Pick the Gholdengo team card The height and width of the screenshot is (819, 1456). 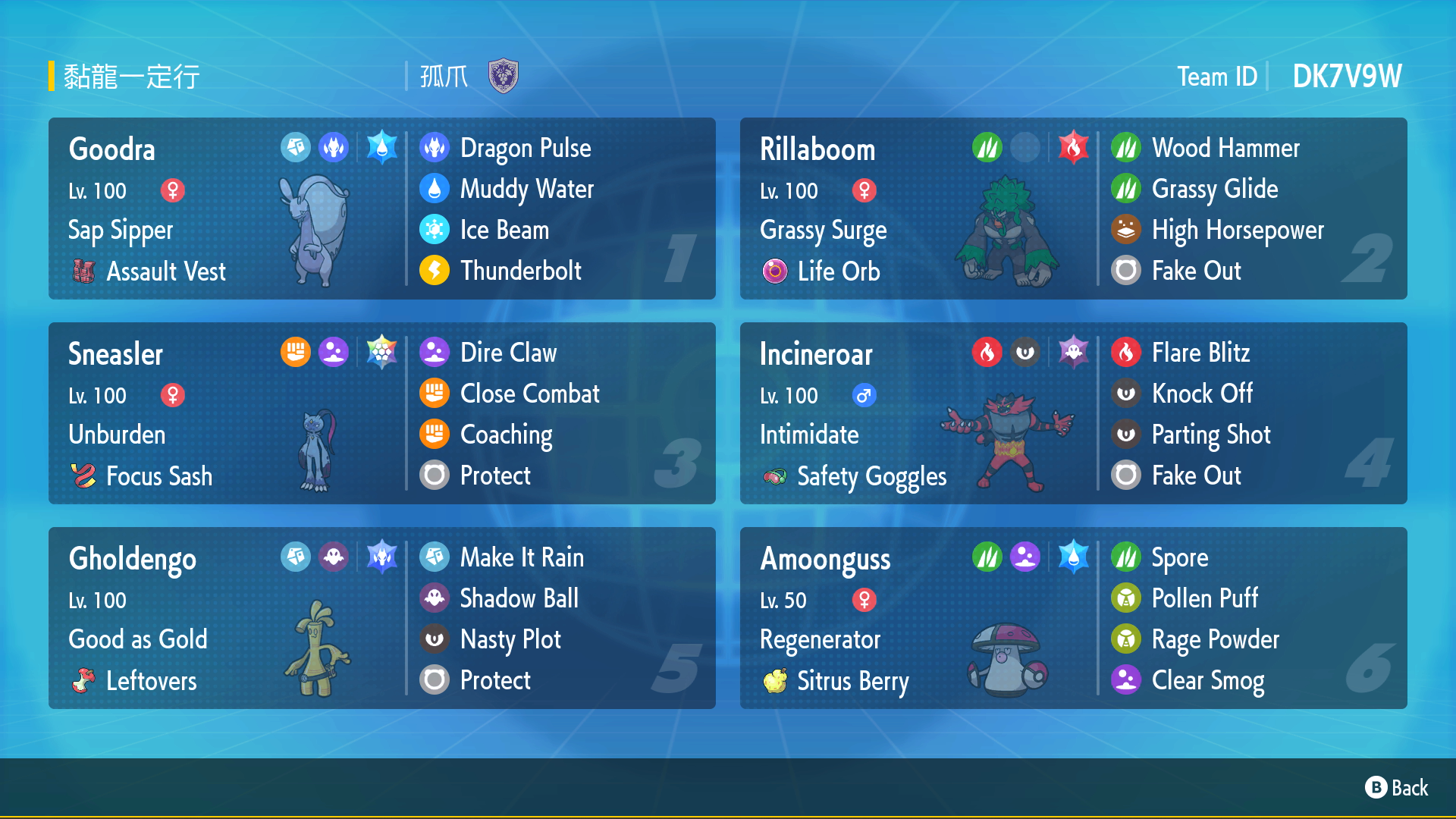381,618
